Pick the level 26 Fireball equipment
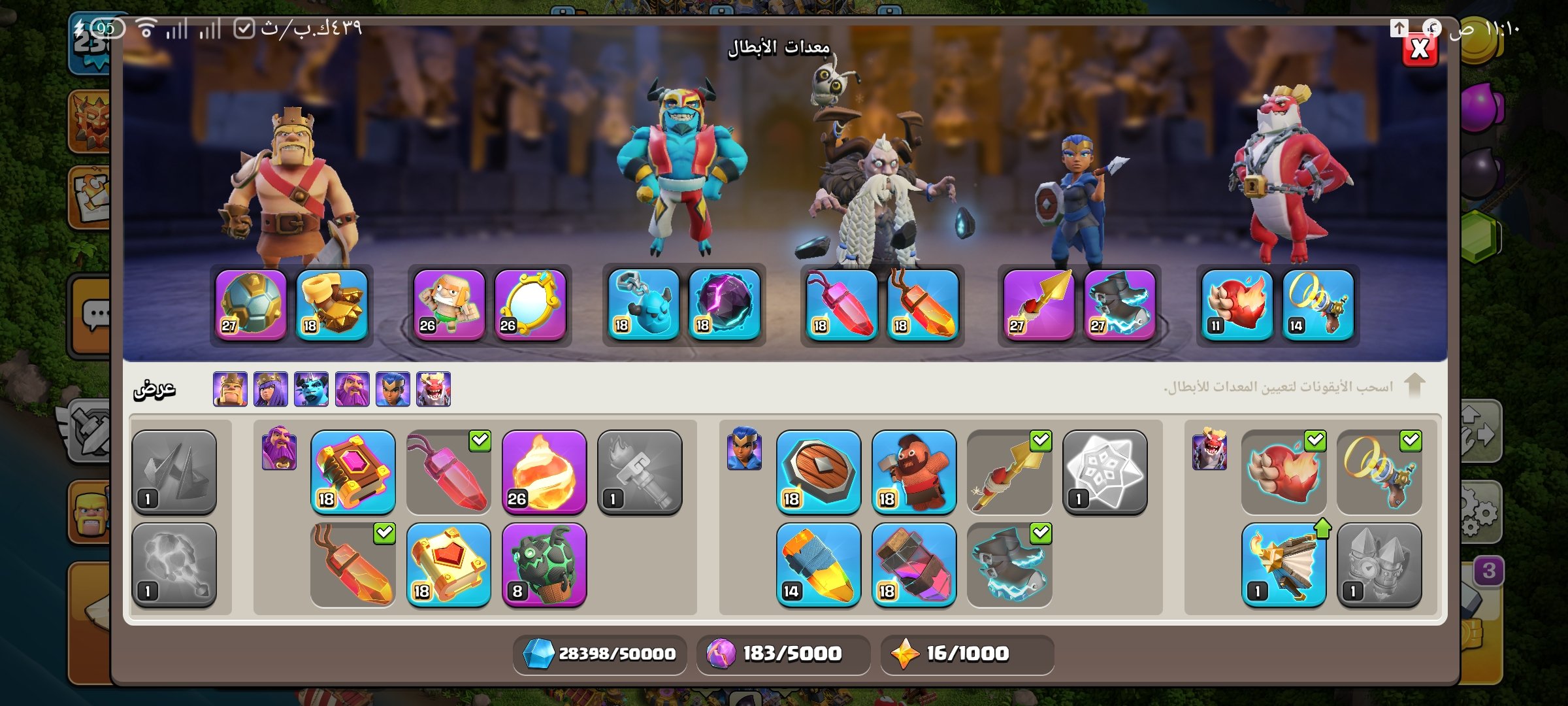The height and width of the screenshot is (706, 1568). (544, 472)
